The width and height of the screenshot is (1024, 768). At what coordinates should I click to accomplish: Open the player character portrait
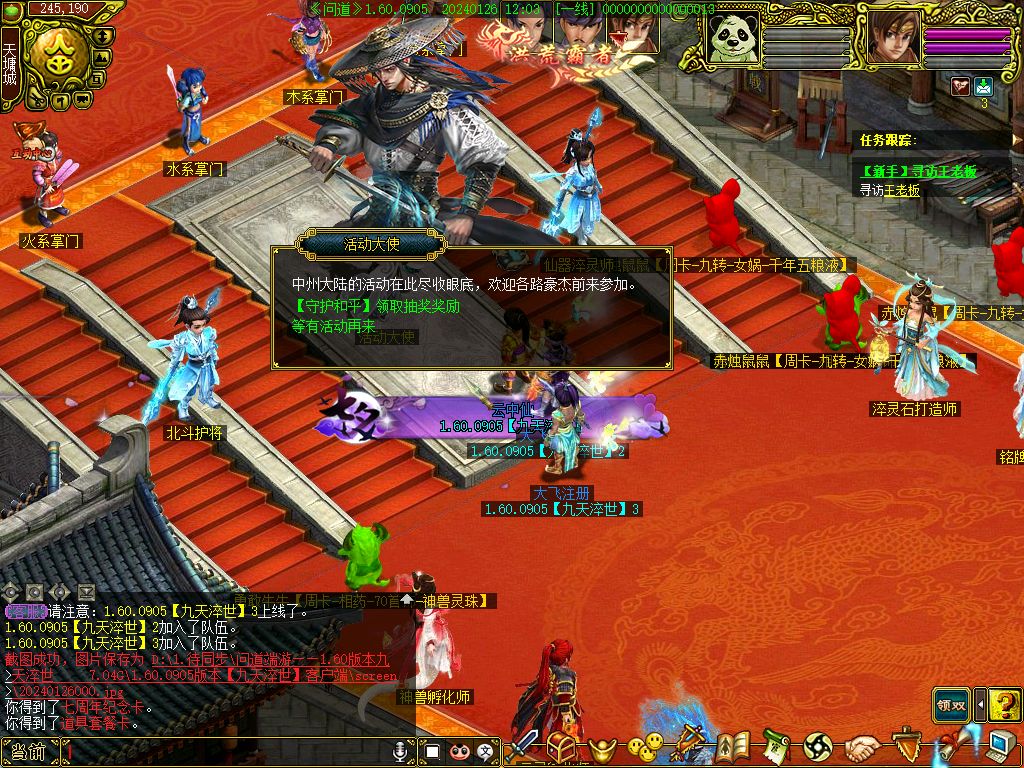coord(891,40)
